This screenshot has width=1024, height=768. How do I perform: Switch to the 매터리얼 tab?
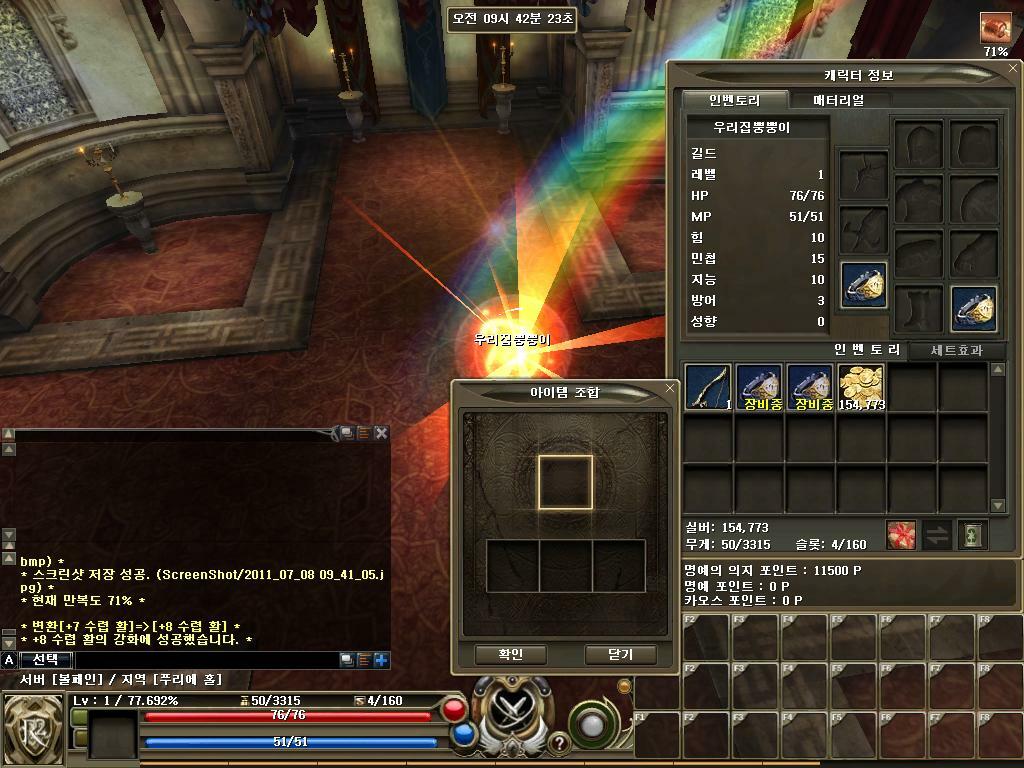838,100
